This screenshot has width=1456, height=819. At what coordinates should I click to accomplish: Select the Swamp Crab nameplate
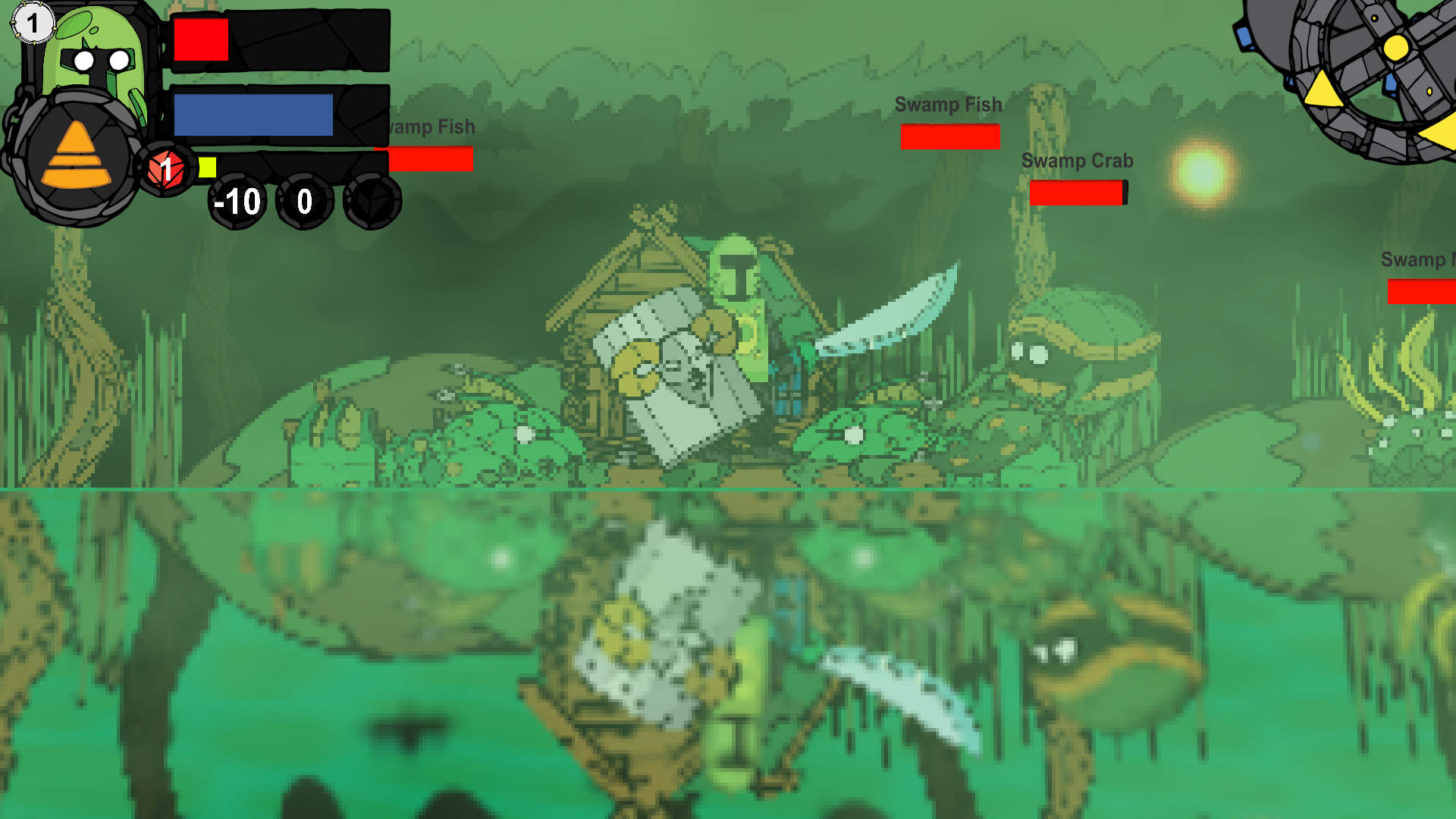click(1078, 161)
